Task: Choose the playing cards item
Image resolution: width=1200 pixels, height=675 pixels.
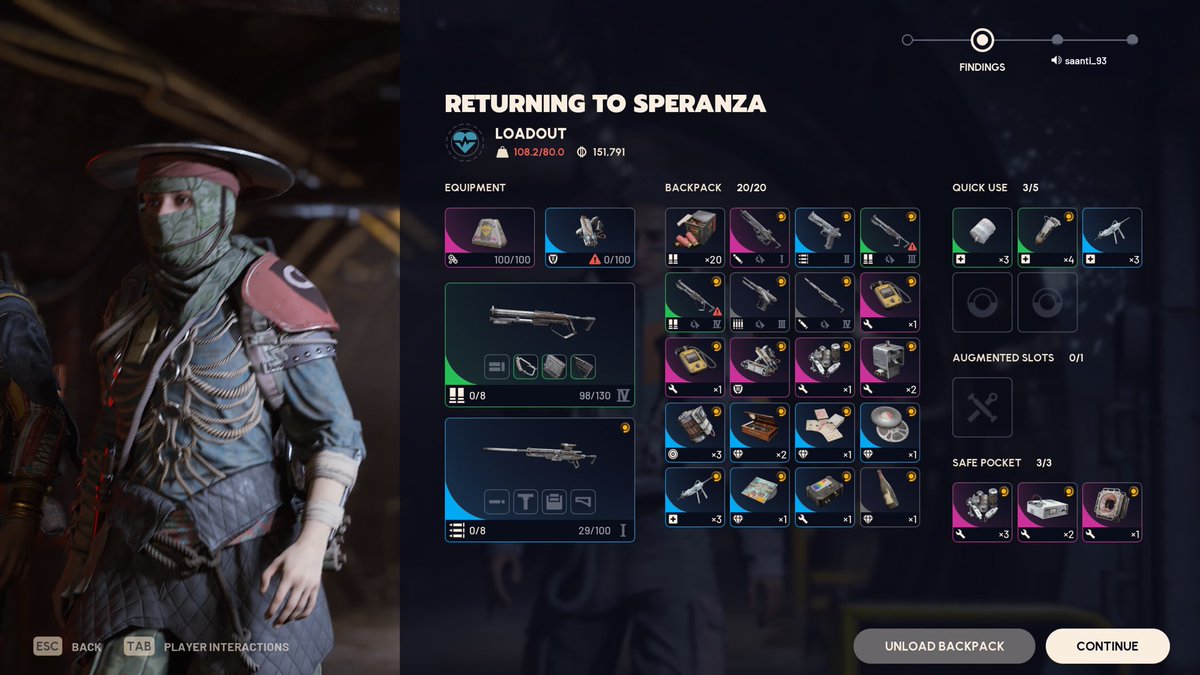Action: click(x=824, y=432)
